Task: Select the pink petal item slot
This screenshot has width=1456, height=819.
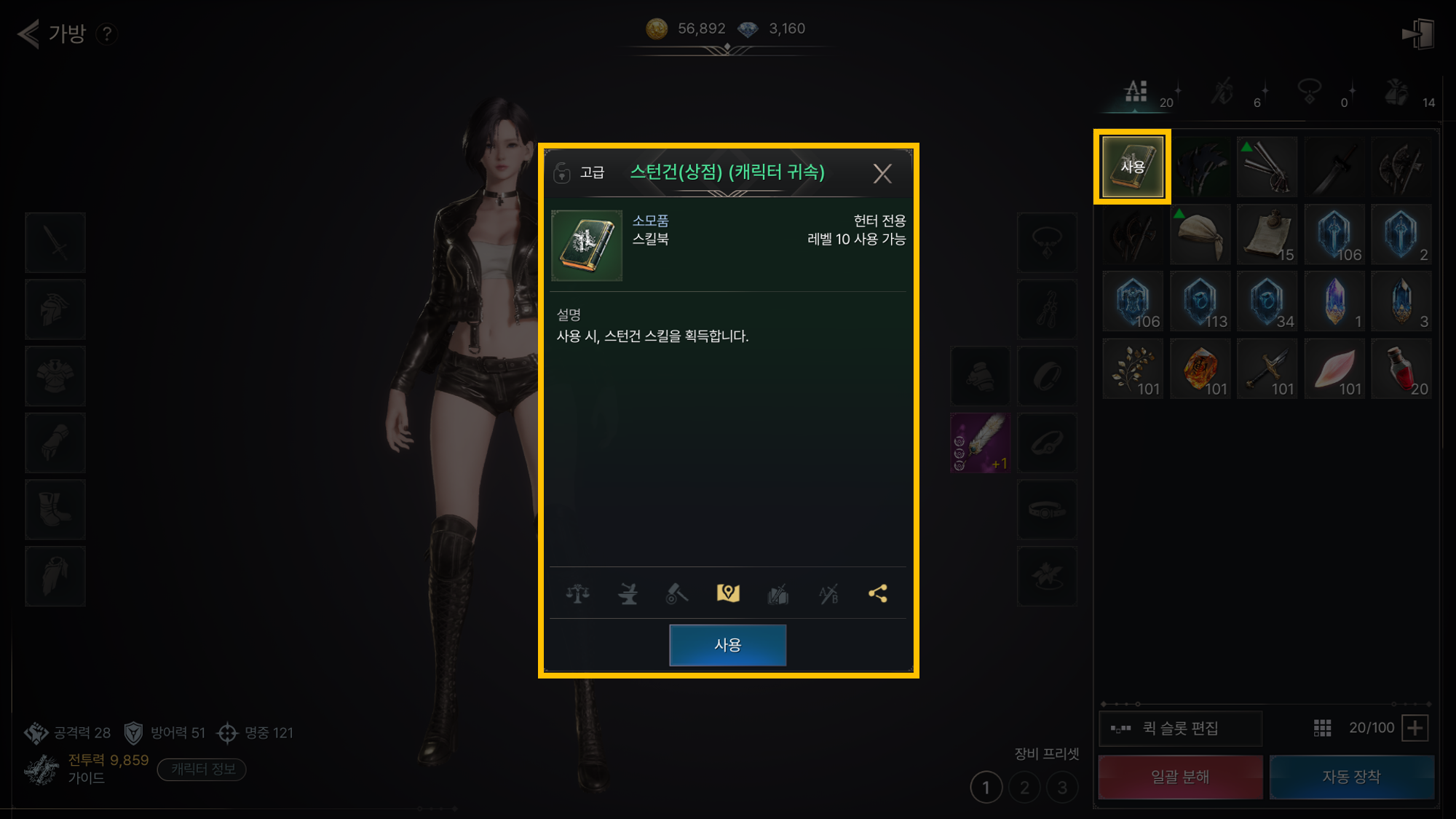Action: tap(1334, 369)
